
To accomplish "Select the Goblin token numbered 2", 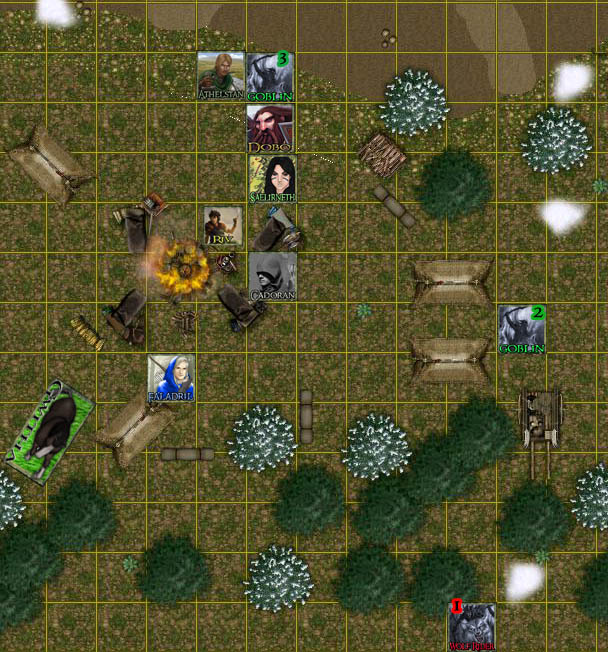I will click(x=522, y=329).
